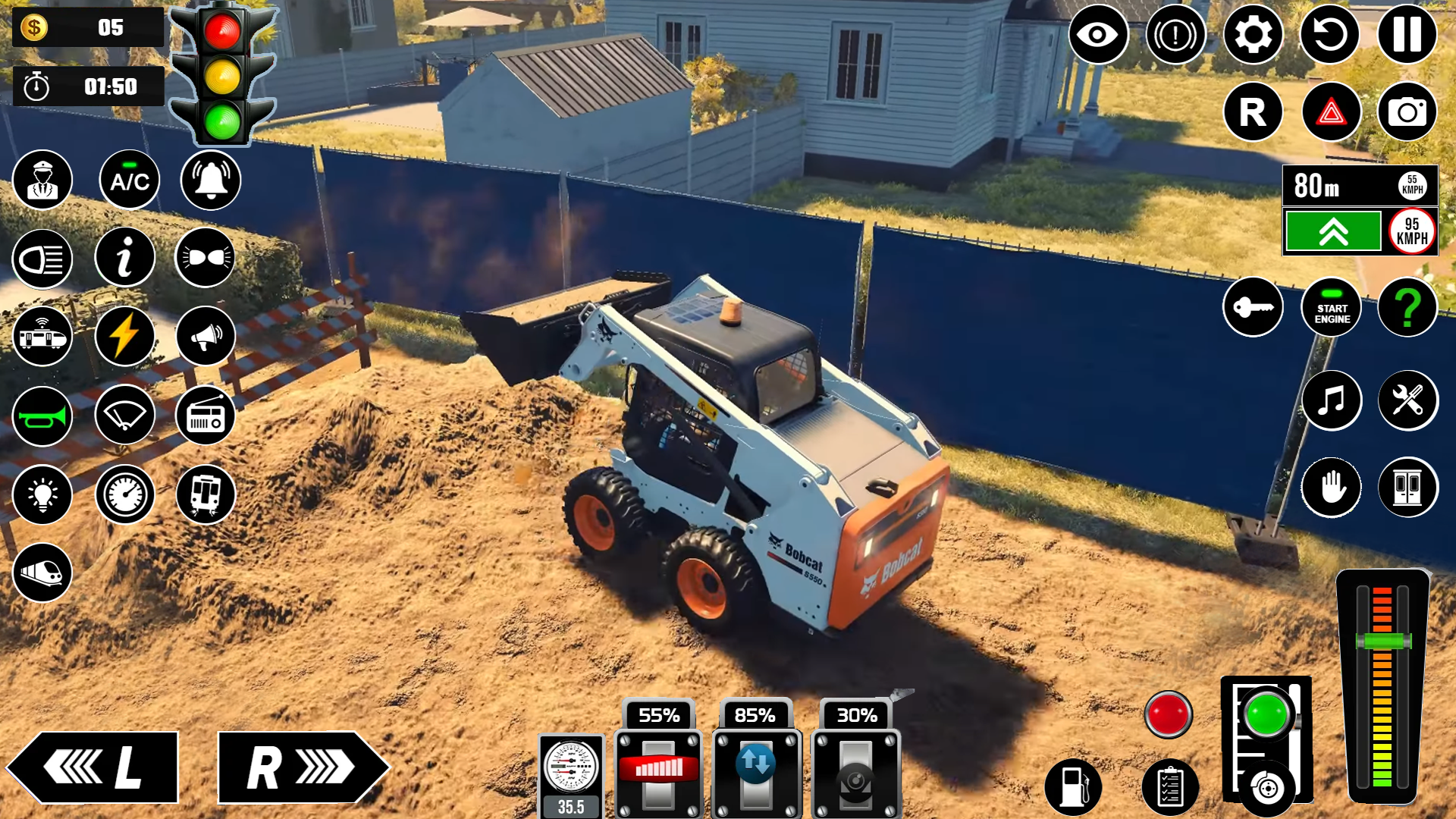Activate the windshield wiper

(x=124, y=415)
